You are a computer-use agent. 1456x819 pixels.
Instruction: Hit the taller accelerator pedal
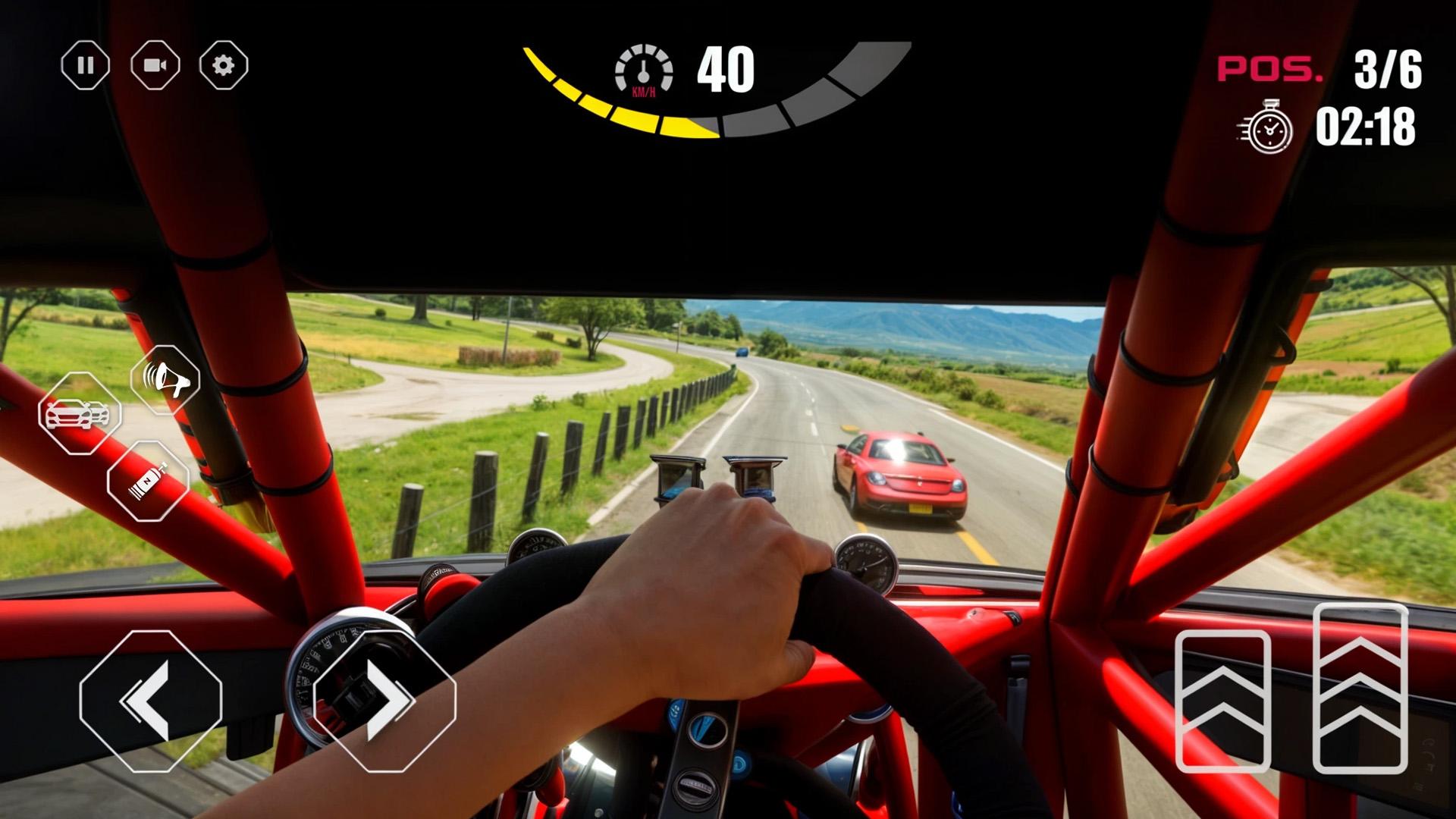[x=1360, y=689]
